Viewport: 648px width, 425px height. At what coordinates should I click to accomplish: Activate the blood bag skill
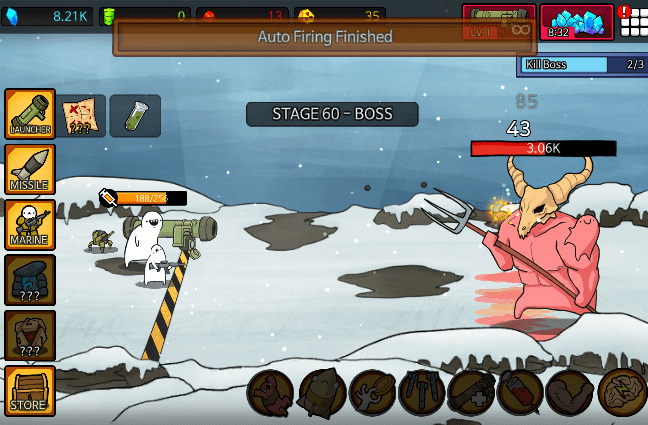pos(520,393)
